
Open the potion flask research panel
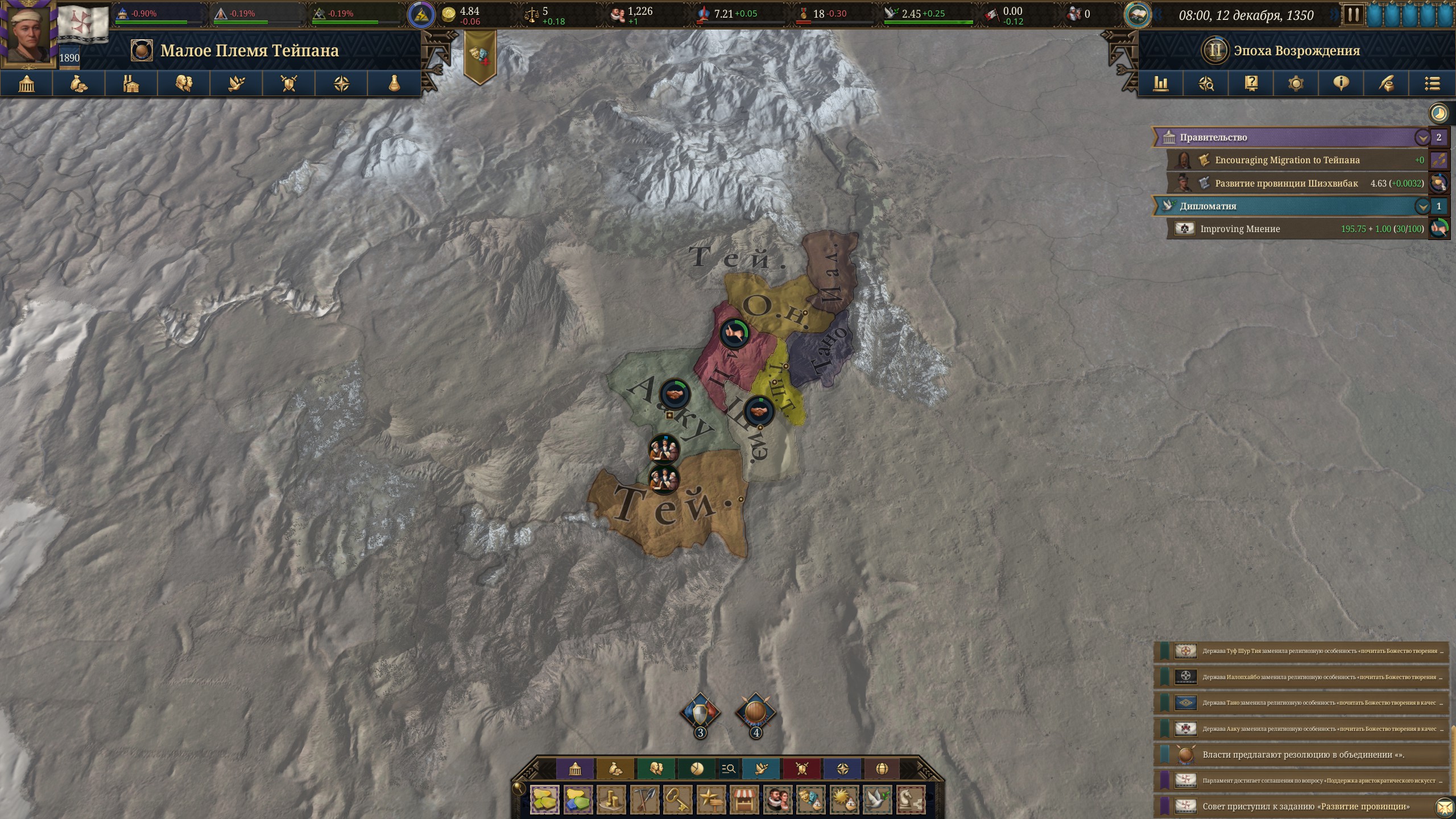(394, 84)
